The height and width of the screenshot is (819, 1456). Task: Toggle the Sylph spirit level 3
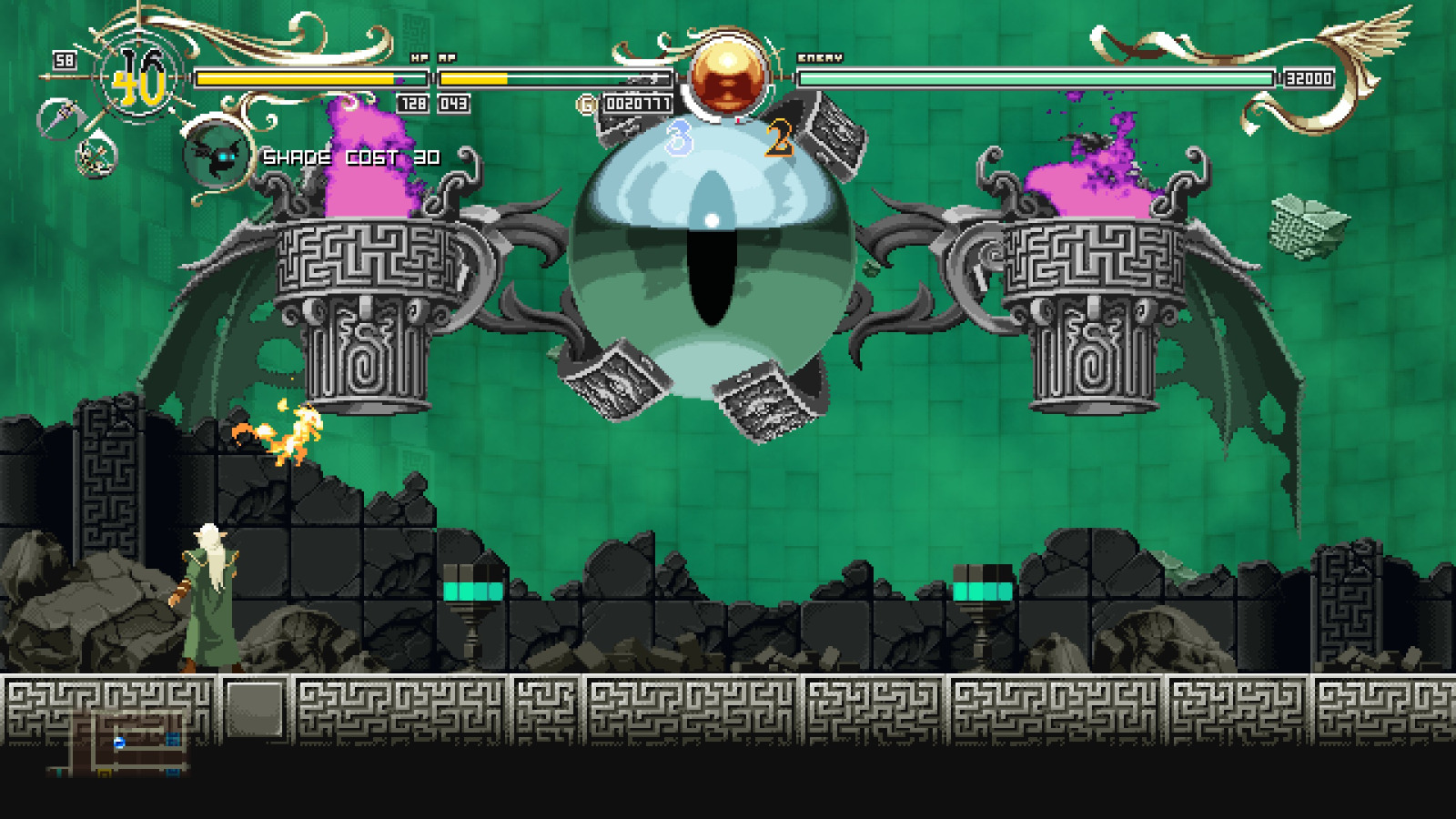pos(678,138)
